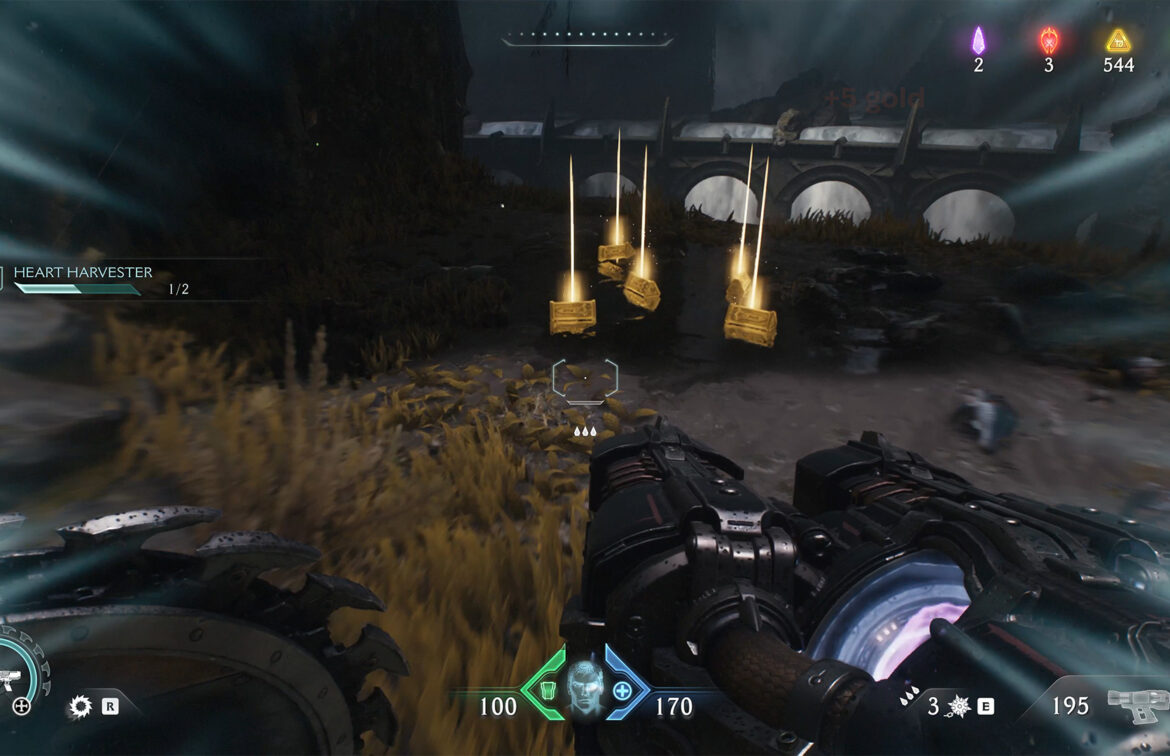Select the equipped pistol weapon icon
1170x756 pixels.
click(x=1137, y=706)
